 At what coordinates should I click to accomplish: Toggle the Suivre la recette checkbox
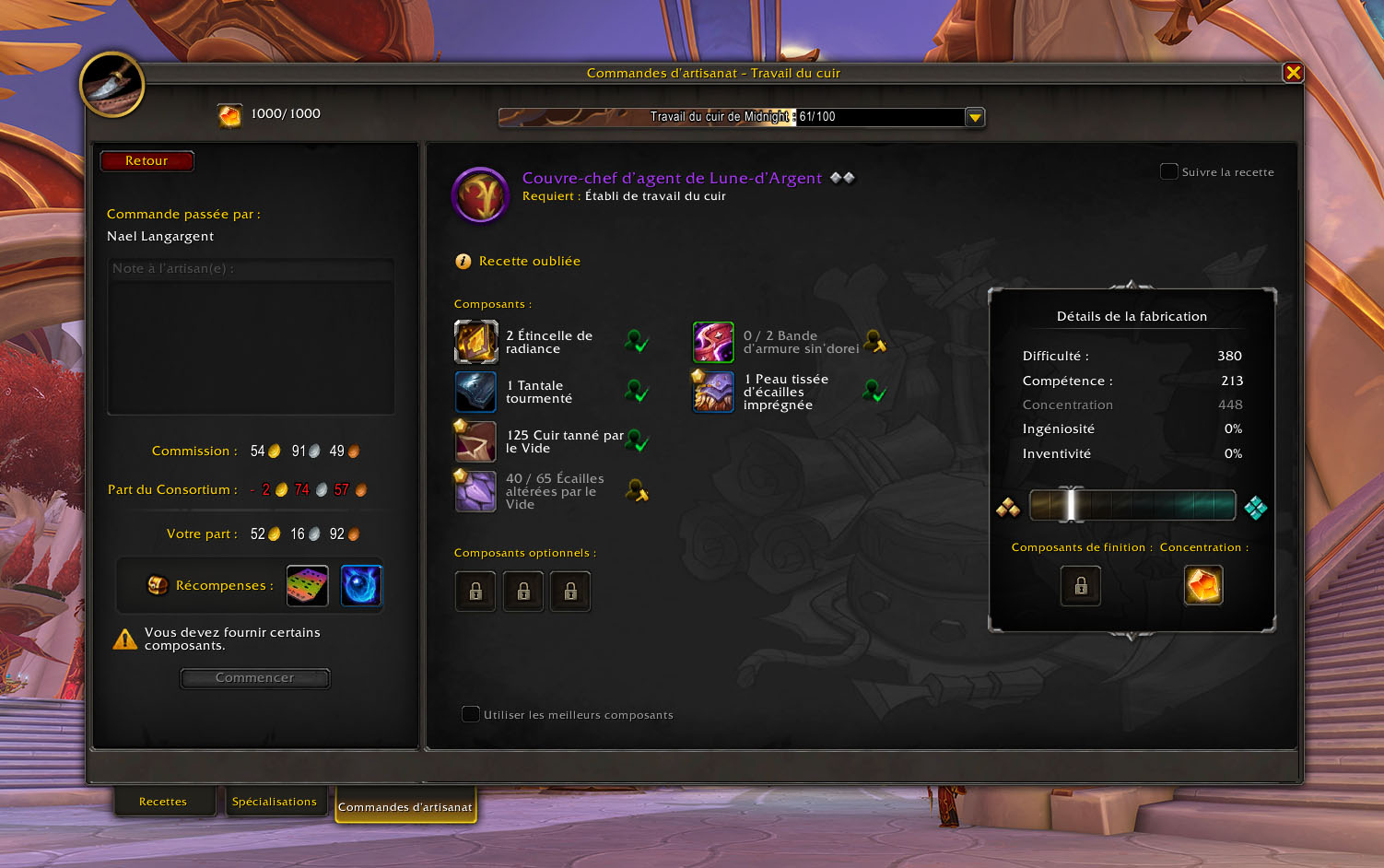1169,171
